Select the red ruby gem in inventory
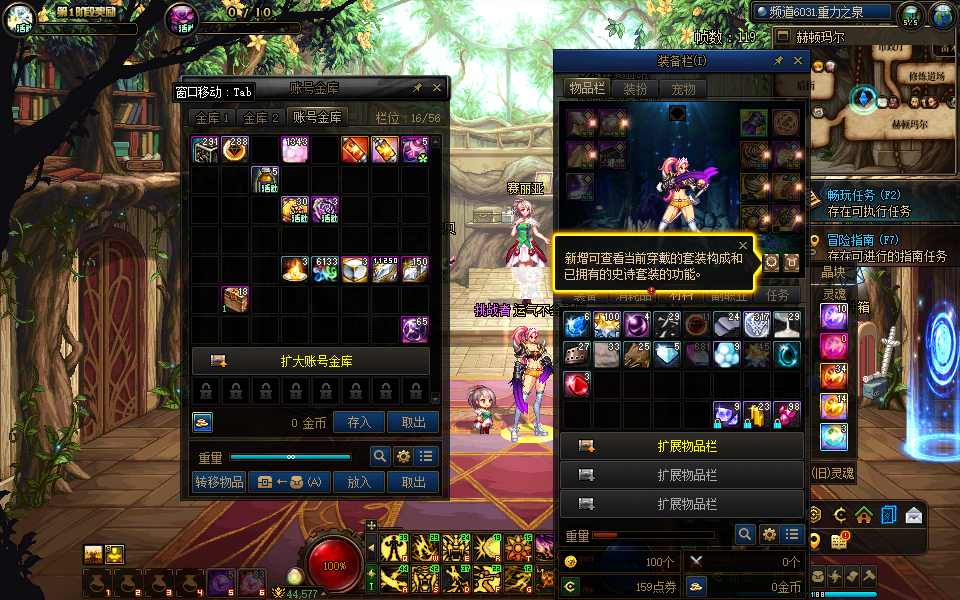Screen dimensions: 960x600 [x=577, y=384]
